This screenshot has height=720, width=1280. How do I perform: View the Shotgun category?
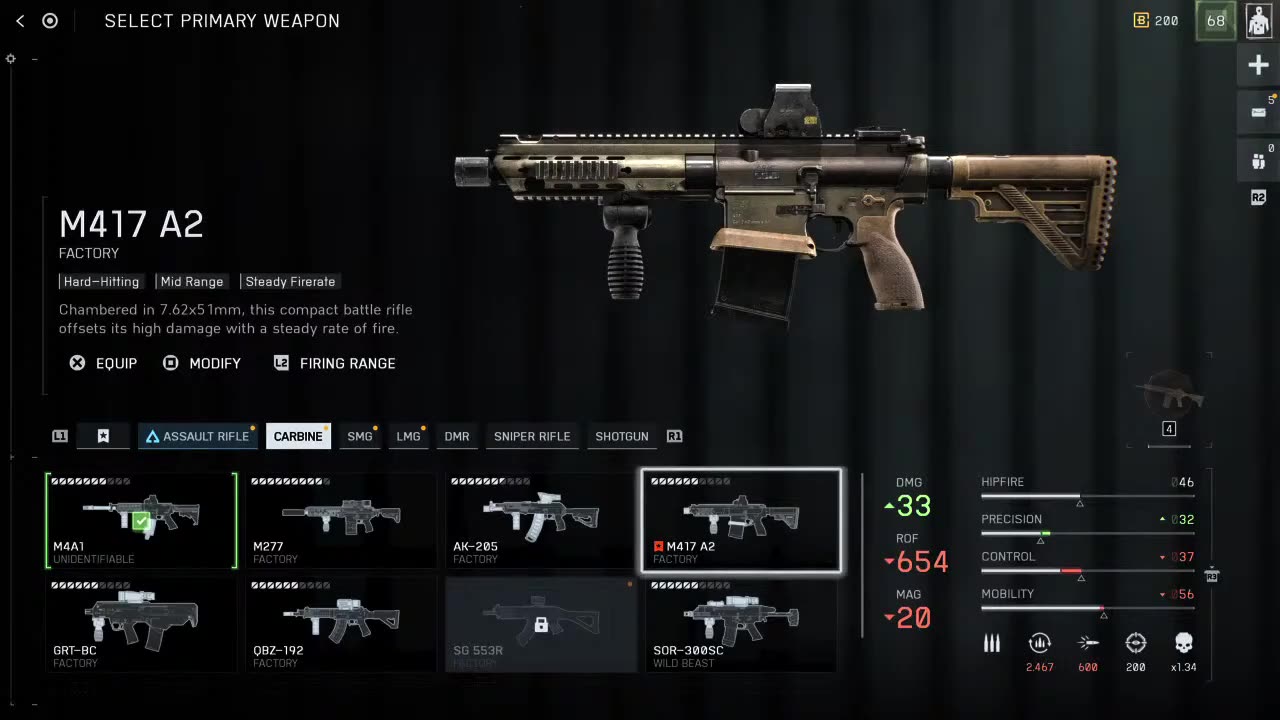[622, 436]
